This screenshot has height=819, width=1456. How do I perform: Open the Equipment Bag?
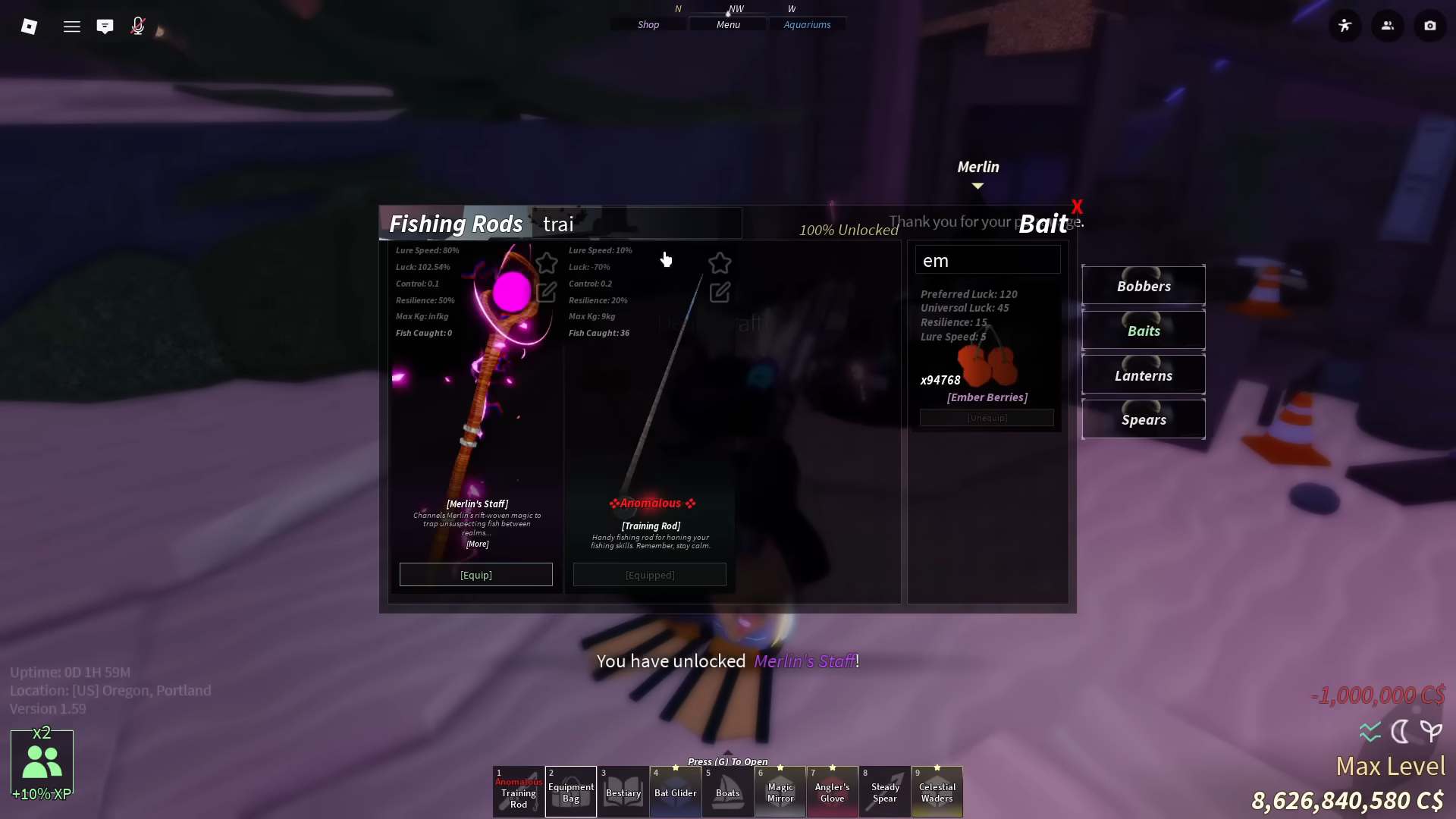coord(571,792)
